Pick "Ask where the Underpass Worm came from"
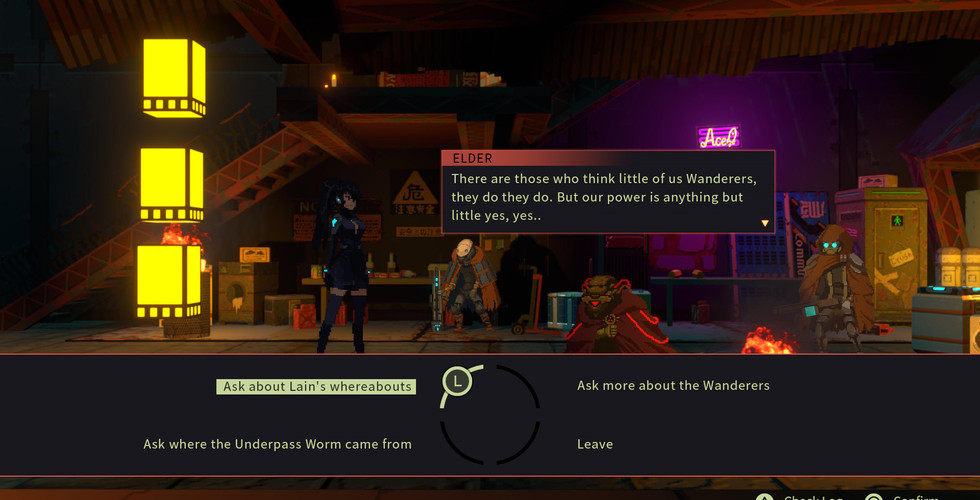This screenshot has height=500, width=980. 277,444
